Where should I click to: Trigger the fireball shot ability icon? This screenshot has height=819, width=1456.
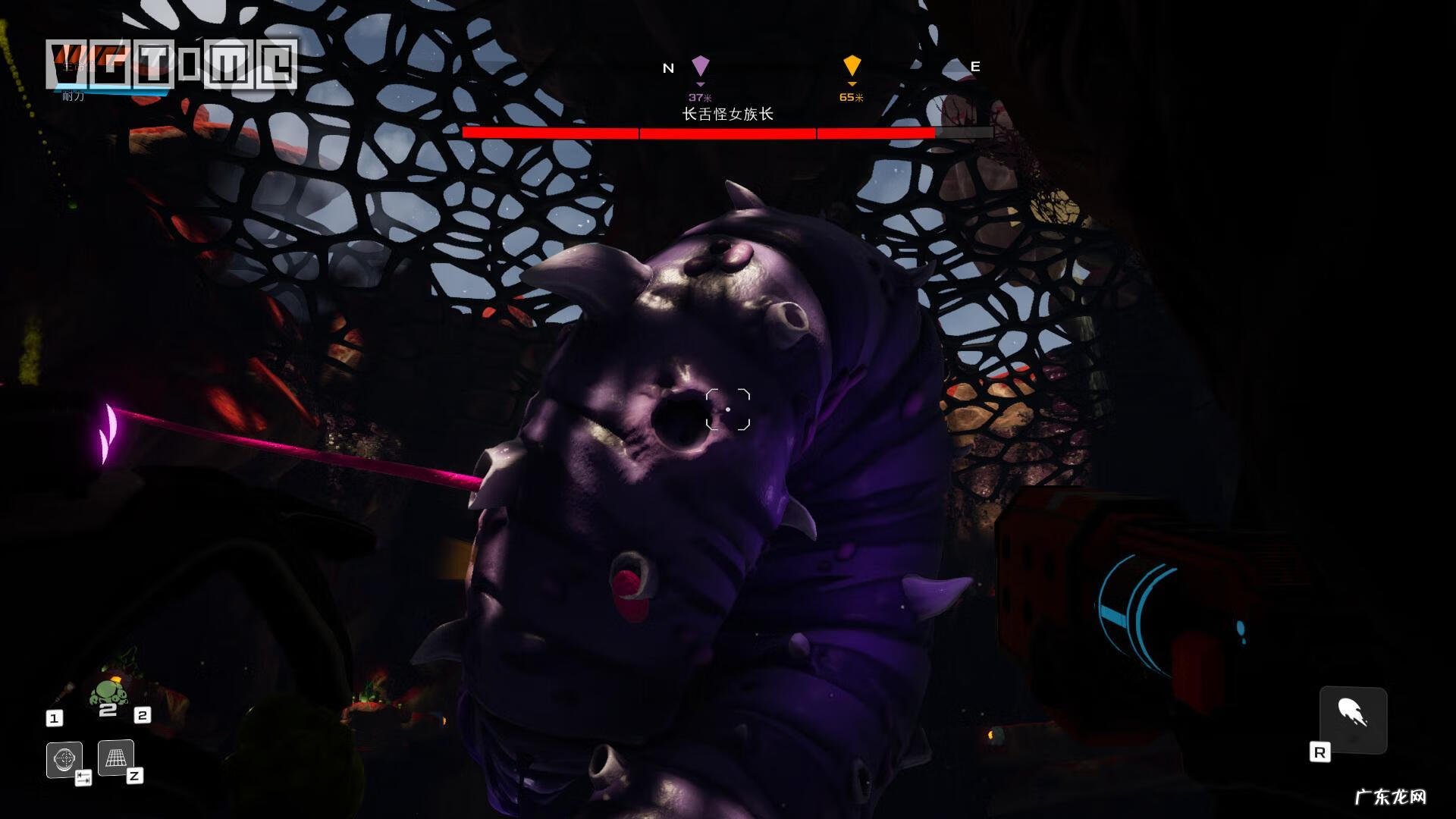click(x=1353, y=718)
